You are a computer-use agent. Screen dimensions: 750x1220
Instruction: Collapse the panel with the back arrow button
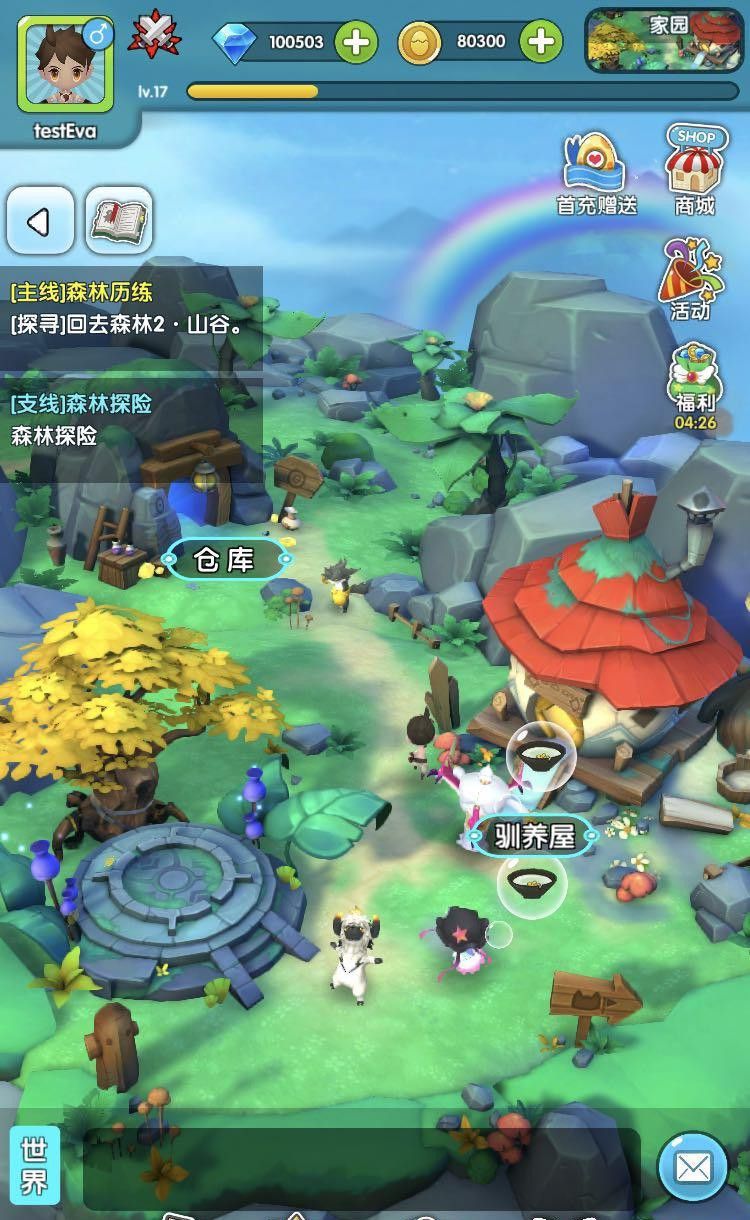click(40, 221)
